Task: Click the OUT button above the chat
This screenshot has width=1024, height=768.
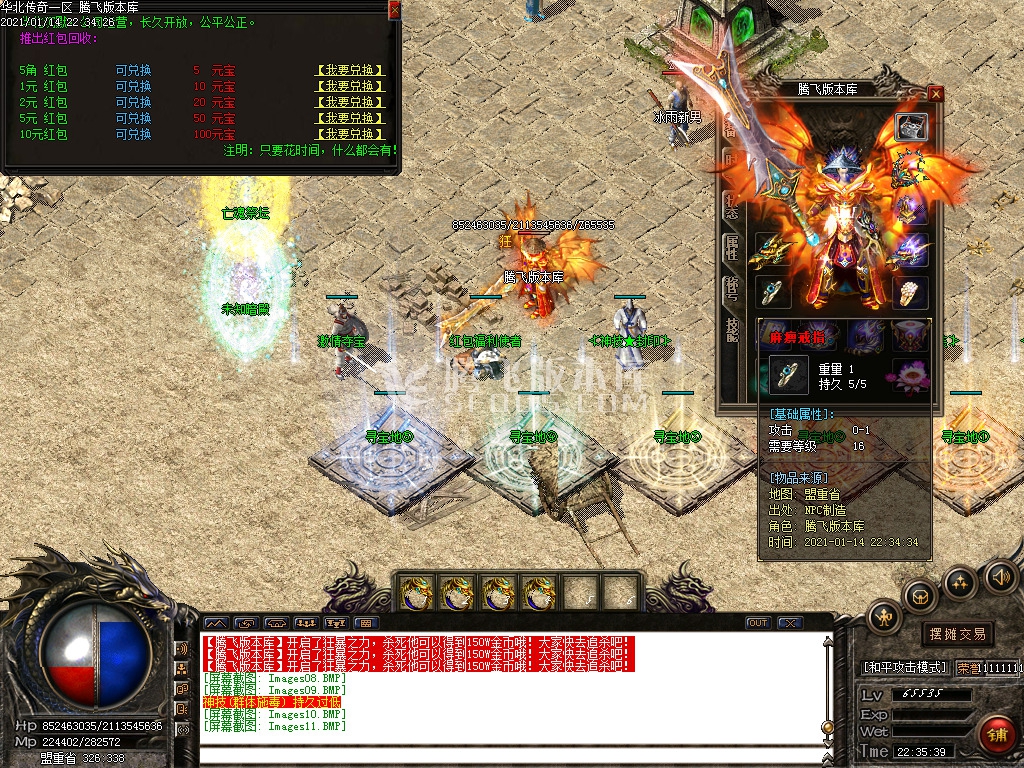Action: click(758, 623)
